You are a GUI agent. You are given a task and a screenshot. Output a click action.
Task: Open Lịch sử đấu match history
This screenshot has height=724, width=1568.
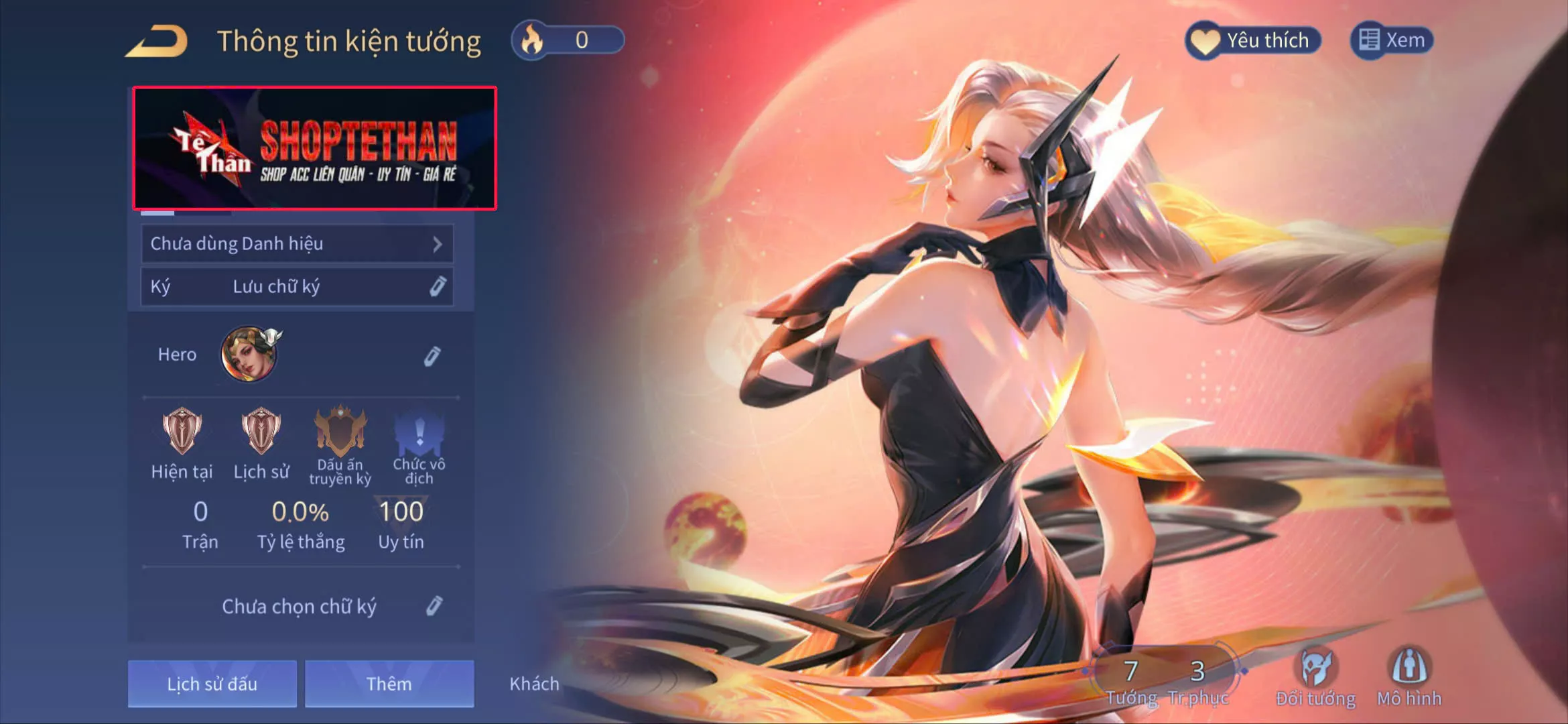click(x=212, y=684)
